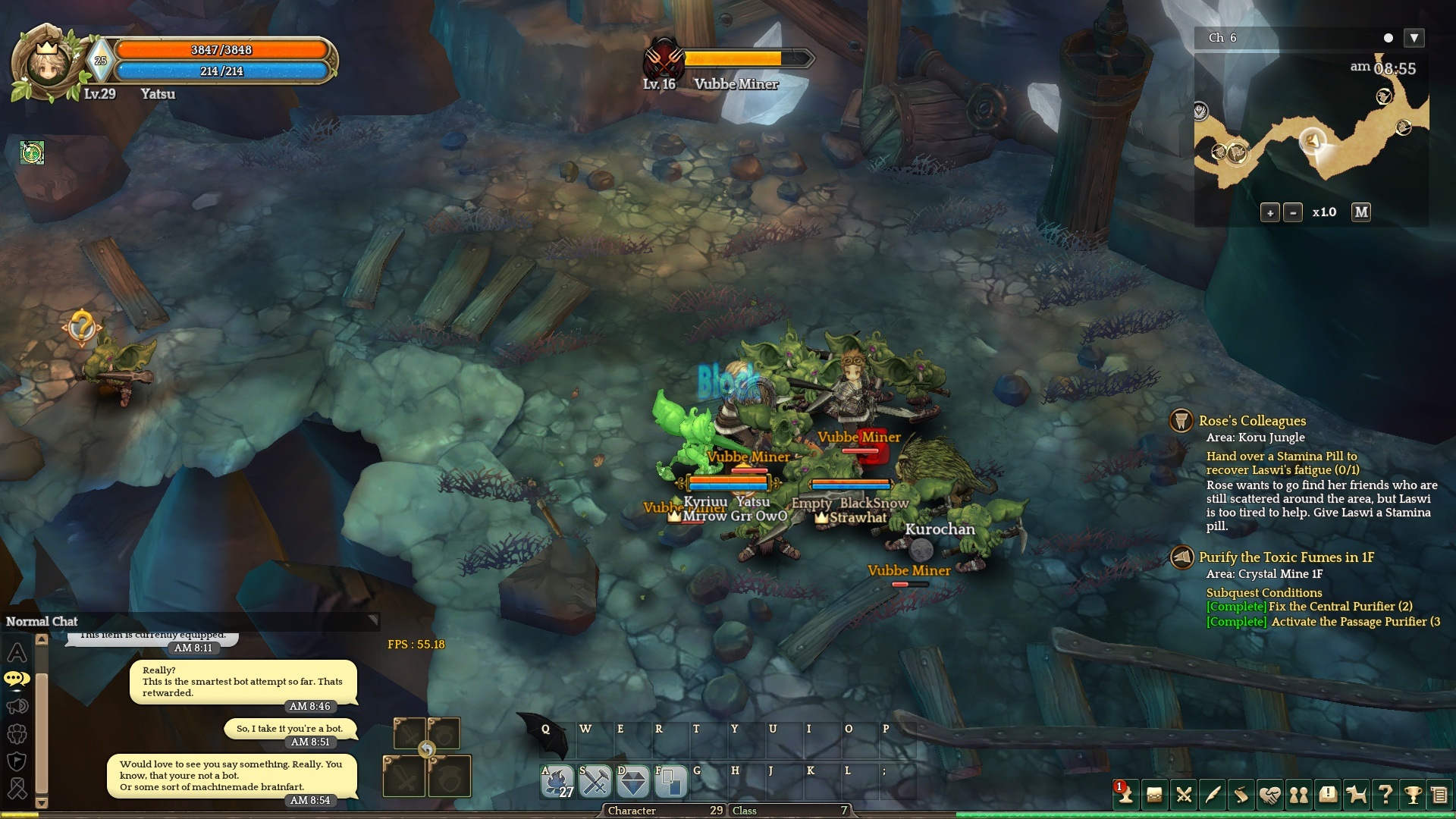Open the trophy achievements menu

1413,794
